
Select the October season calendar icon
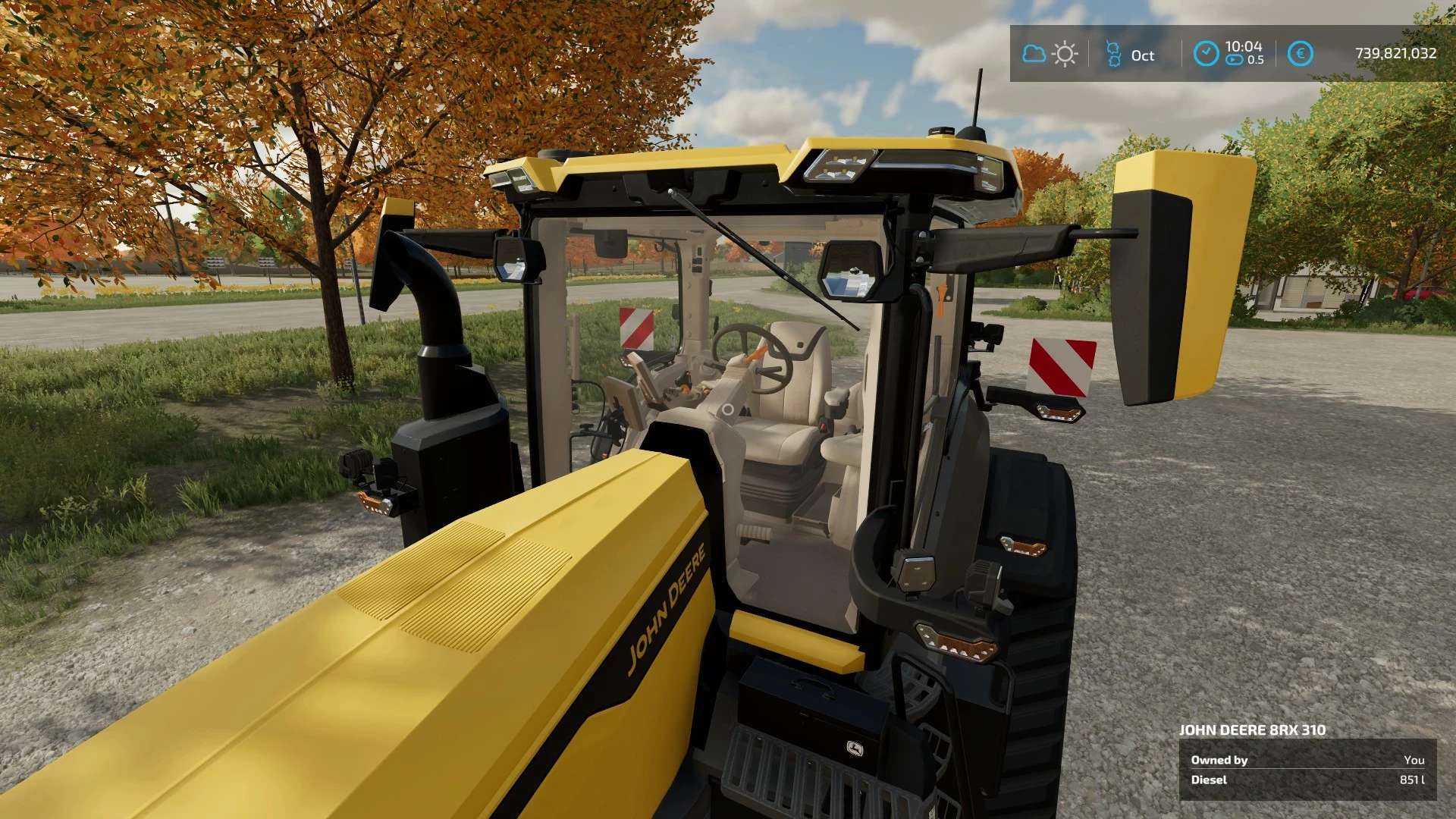pyautogui.click(x=1113, y=55)
